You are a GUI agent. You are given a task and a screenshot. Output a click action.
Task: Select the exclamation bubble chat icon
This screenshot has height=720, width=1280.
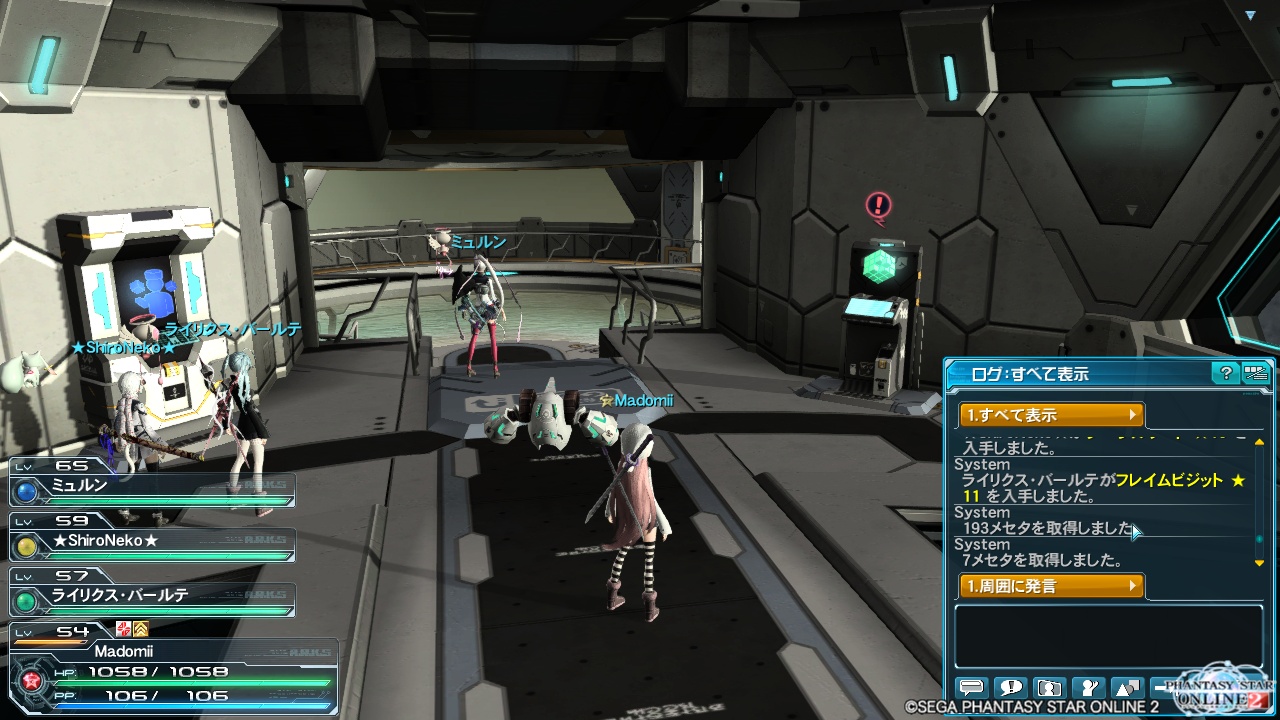click(1010, 688)
